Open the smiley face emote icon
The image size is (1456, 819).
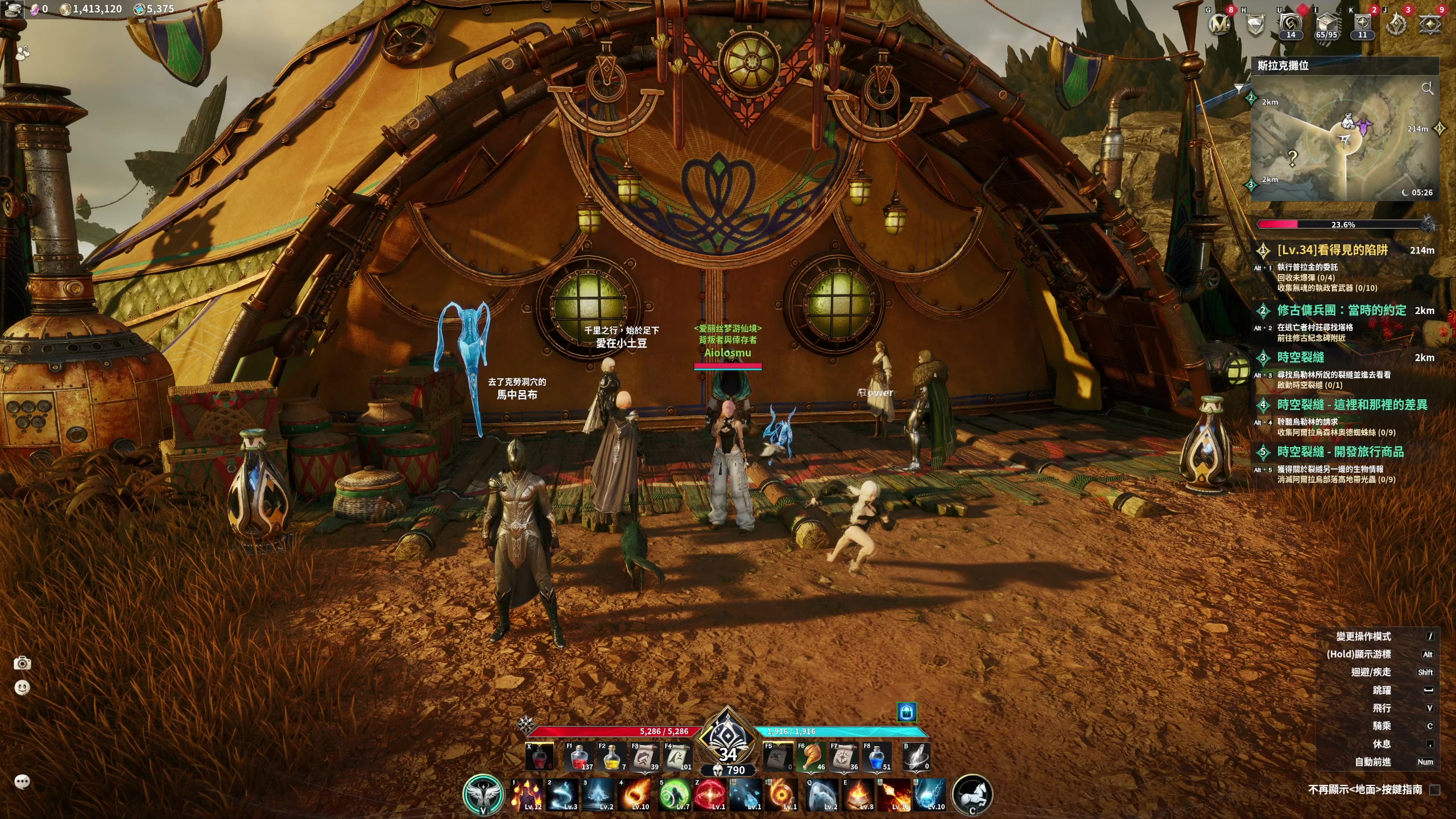[x=22, y=688]
